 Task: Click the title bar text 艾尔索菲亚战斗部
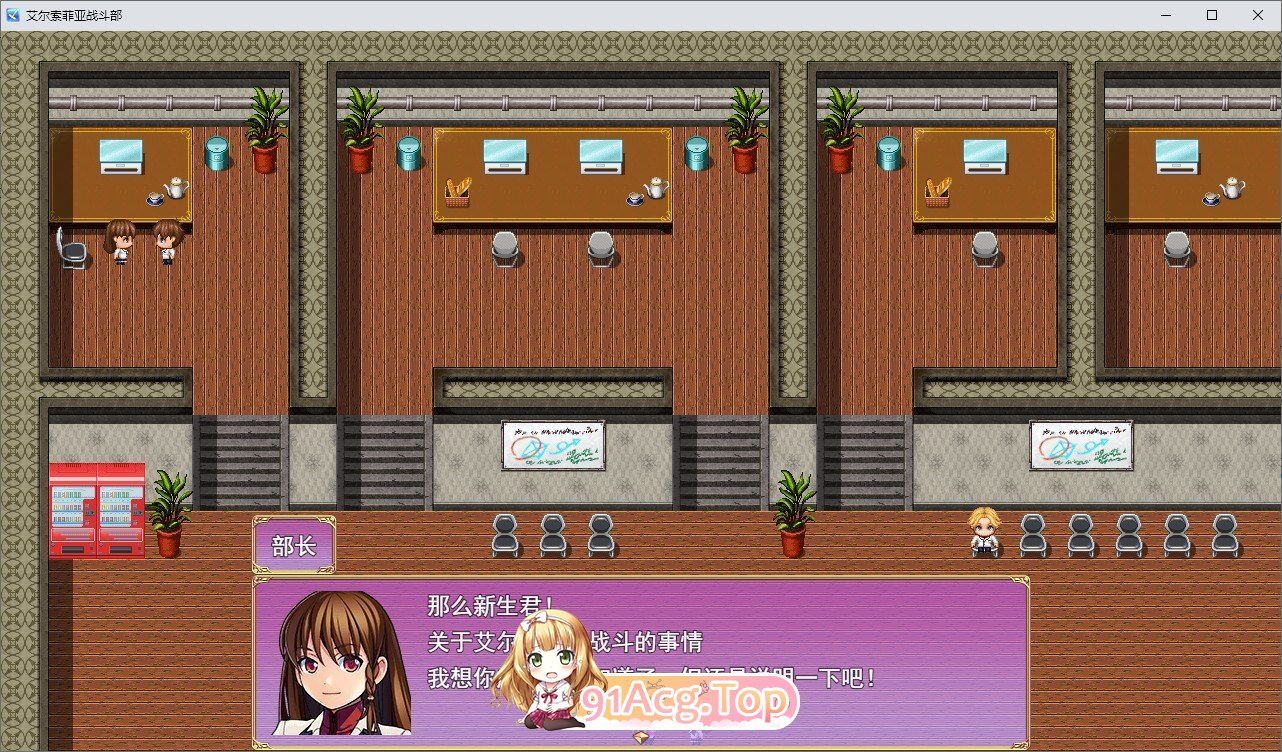tap(75, 15)
